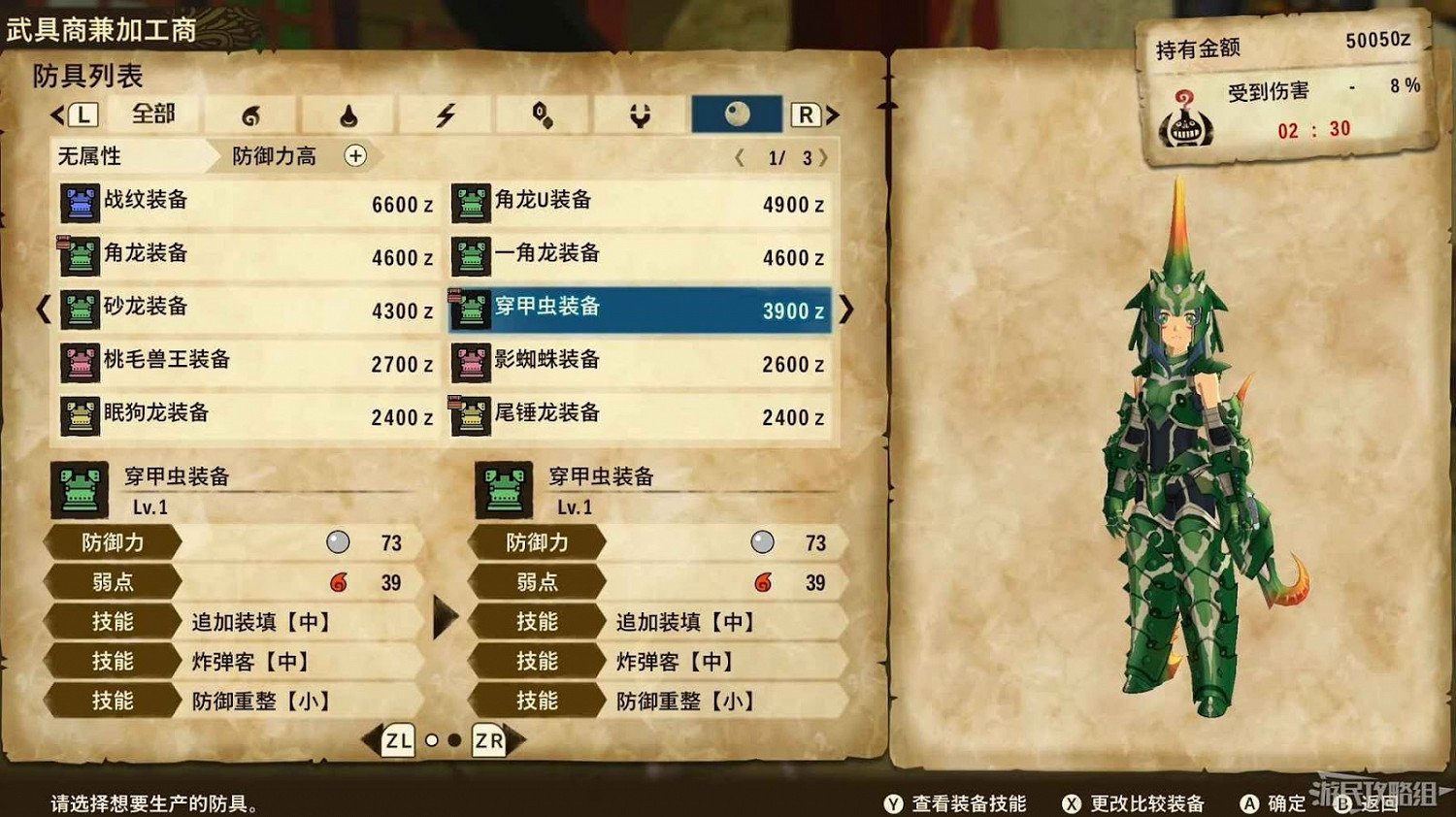The width and height of the screenshot is (1456, 817).
Task: Click the right arrow beside the armor list
Action: coord(845,309)
